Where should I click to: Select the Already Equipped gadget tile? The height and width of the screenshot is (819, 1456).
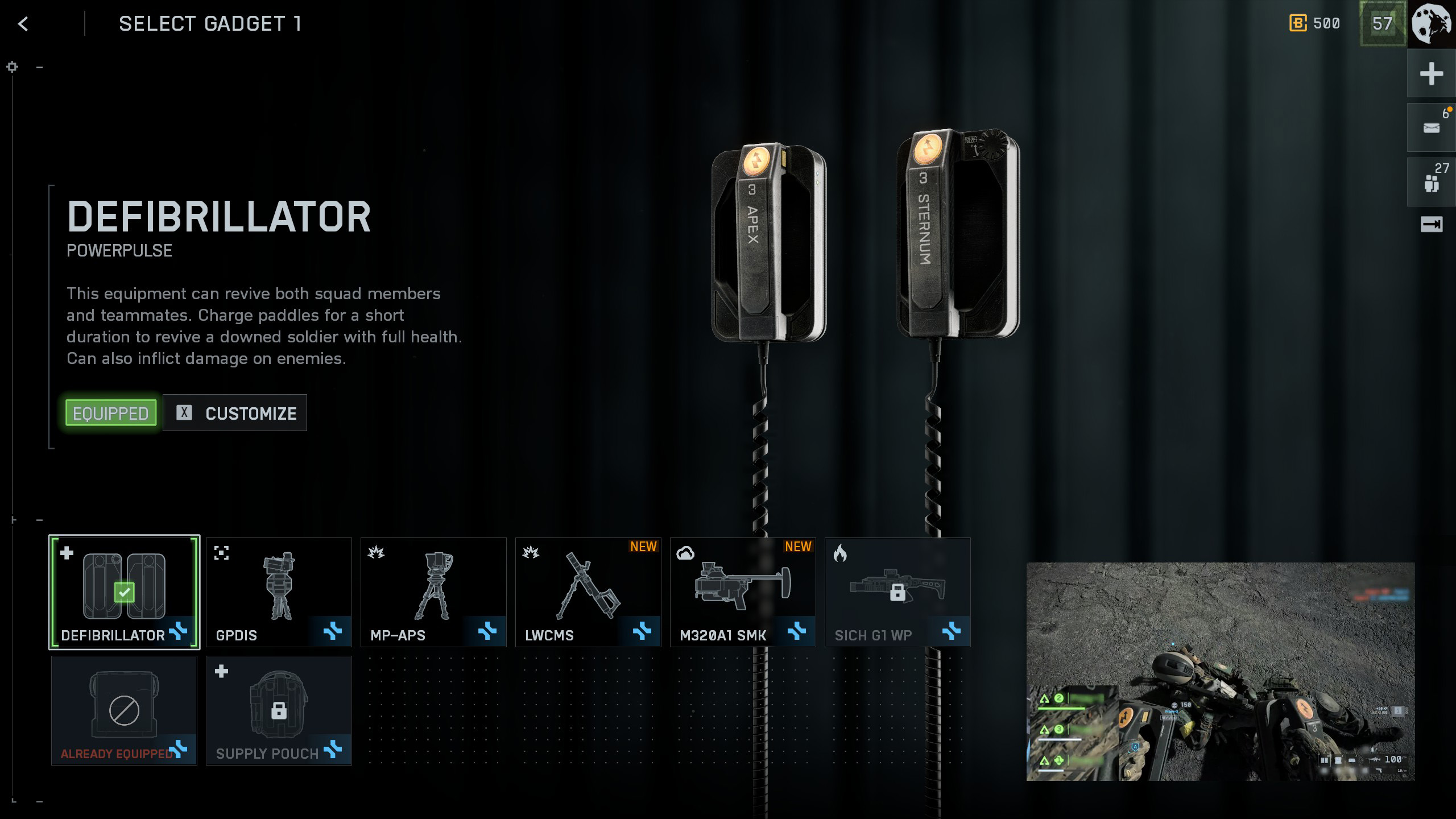pyautogui.click(x=124, y=710)
